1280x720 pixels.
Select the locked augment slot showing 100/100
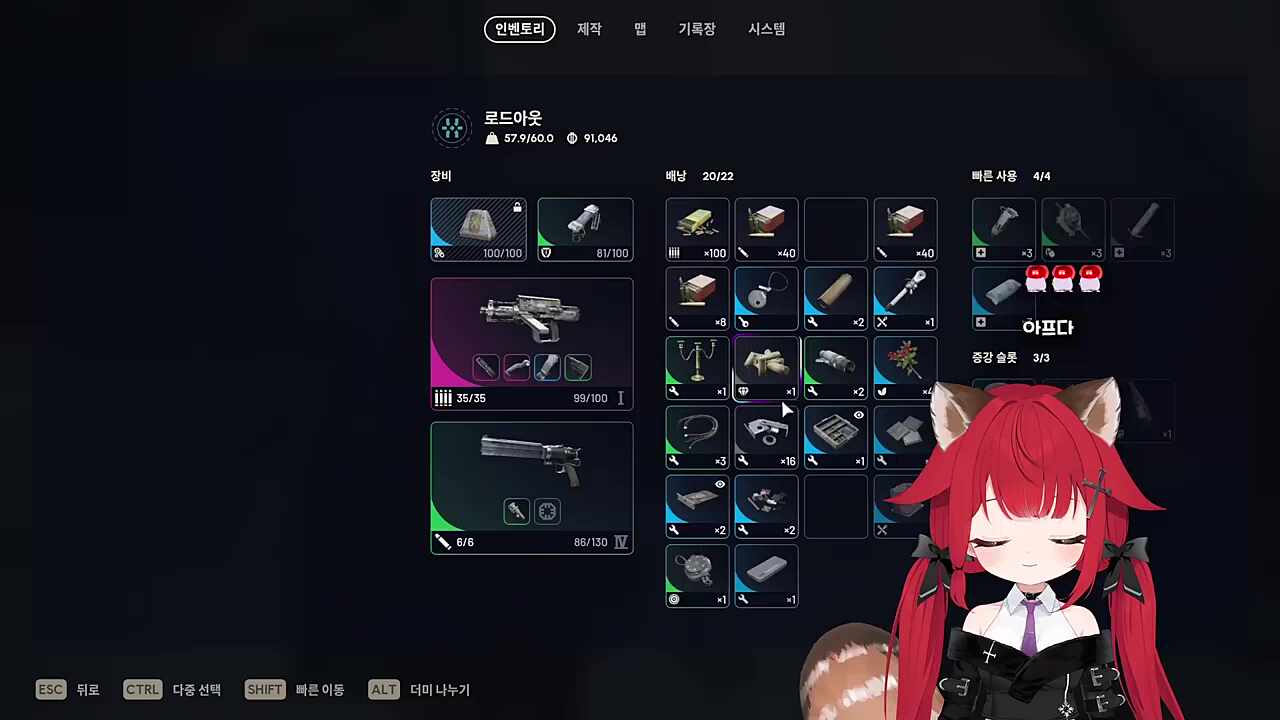(x=478, y=229)
